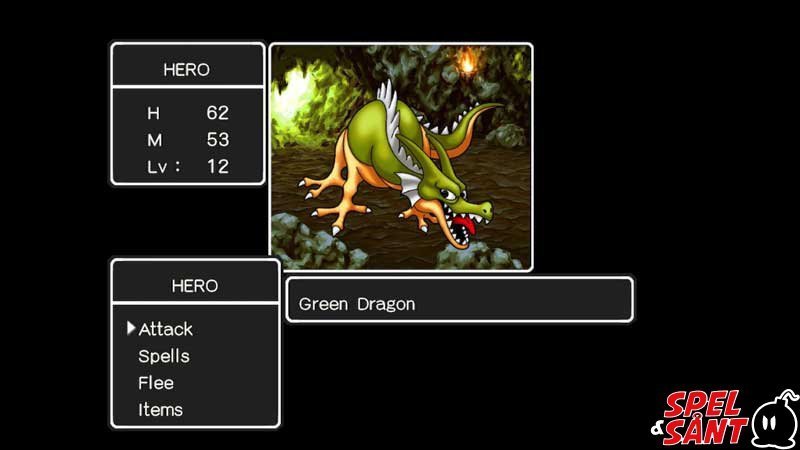Open the Spells menu
Viewport: 800px width, 450px height.
click(x=164, y=356)
